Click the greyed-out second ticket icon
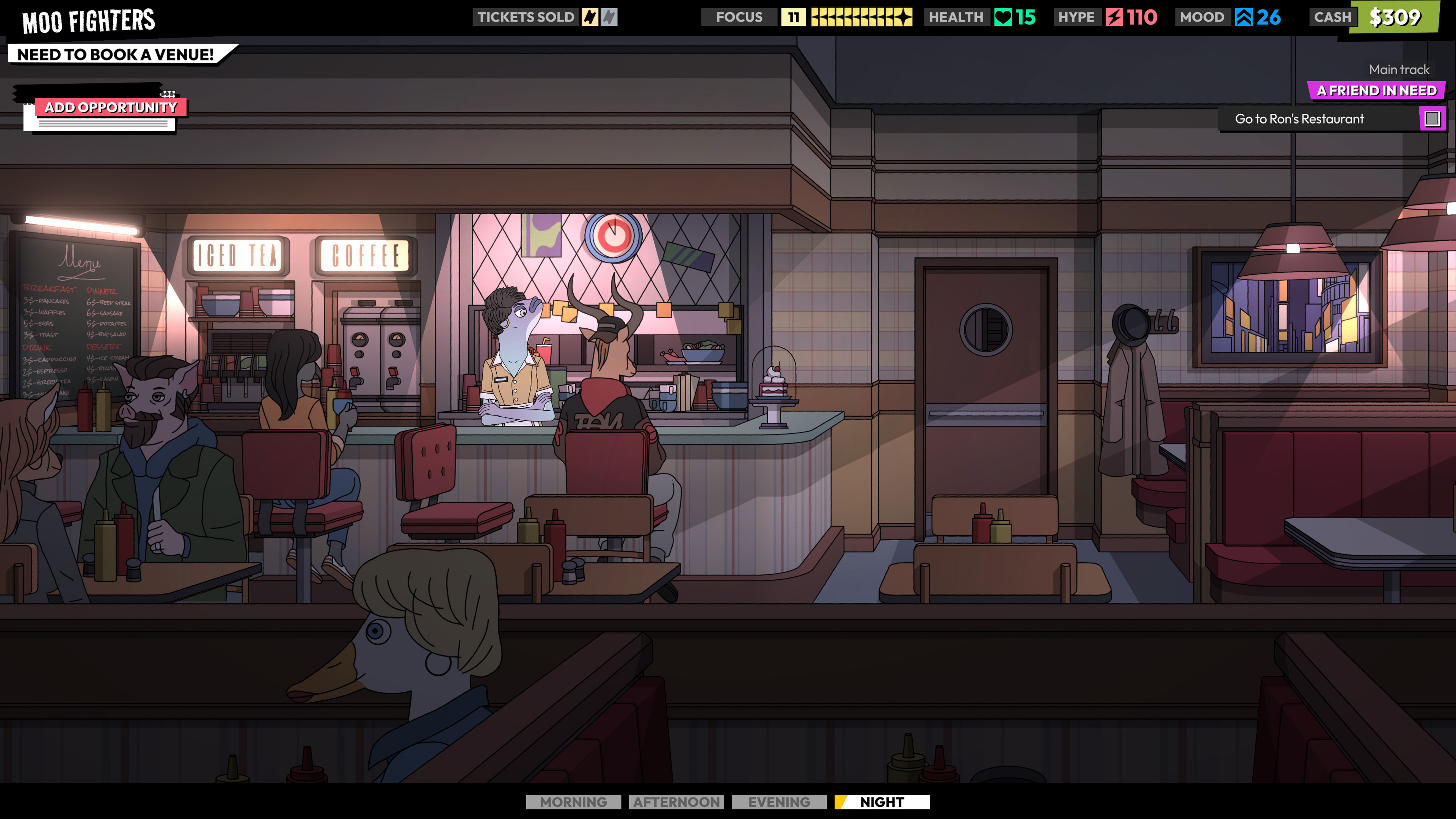The image size is (1456, 819). point(609,17)
